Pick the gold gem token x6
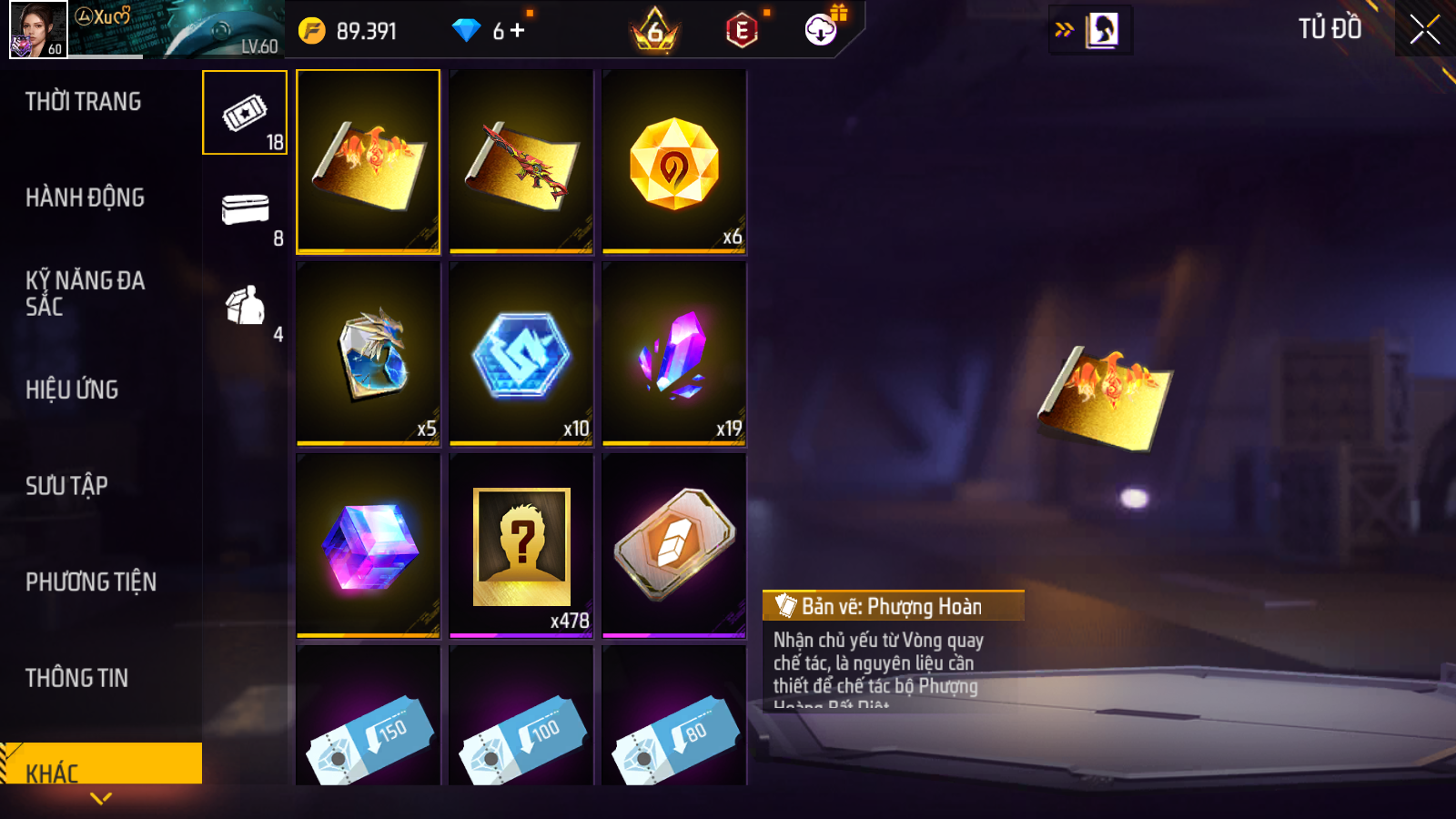 [674, 161]
